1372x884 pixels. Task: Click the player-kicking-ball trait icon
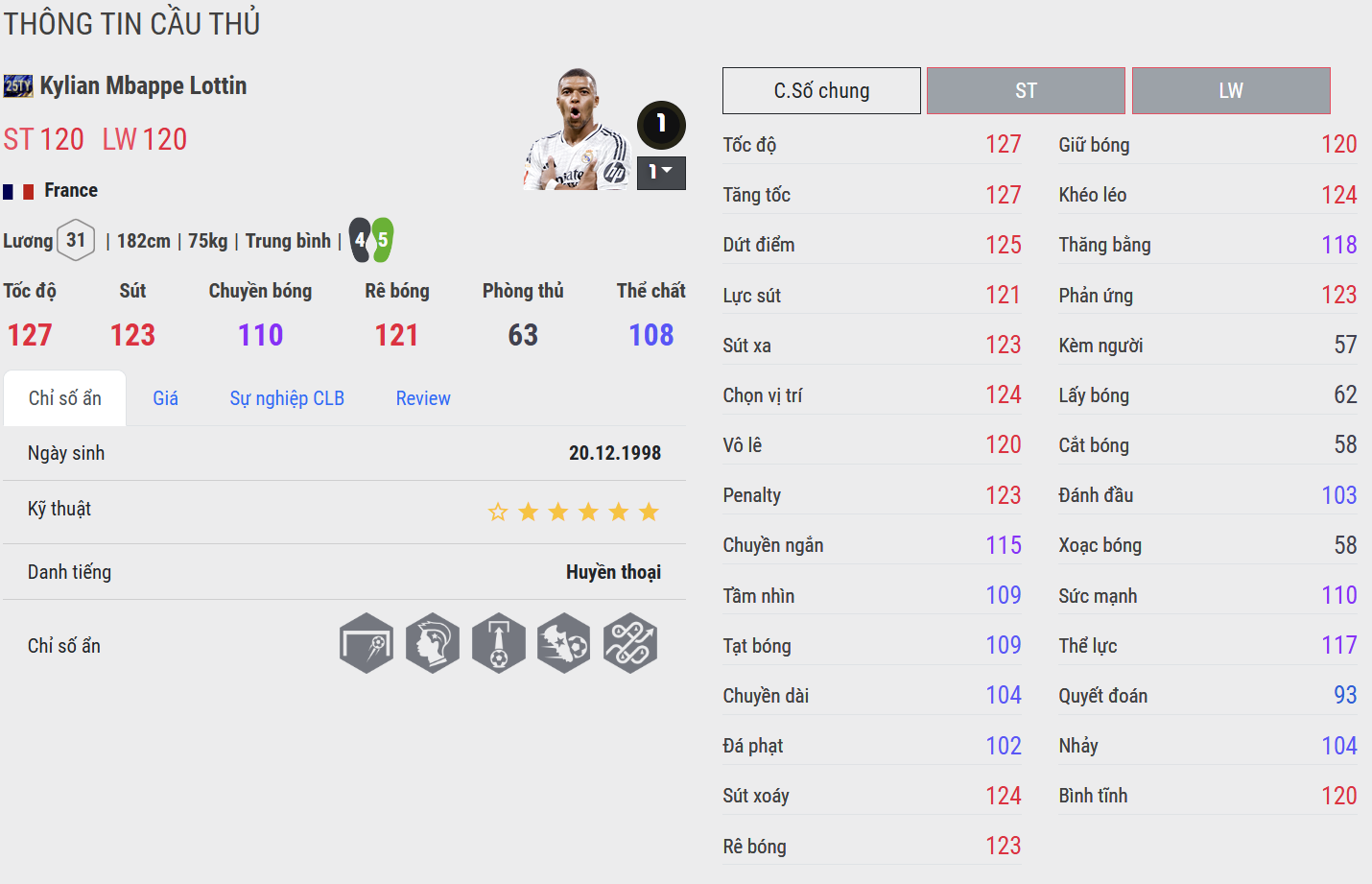click(564, 643)
